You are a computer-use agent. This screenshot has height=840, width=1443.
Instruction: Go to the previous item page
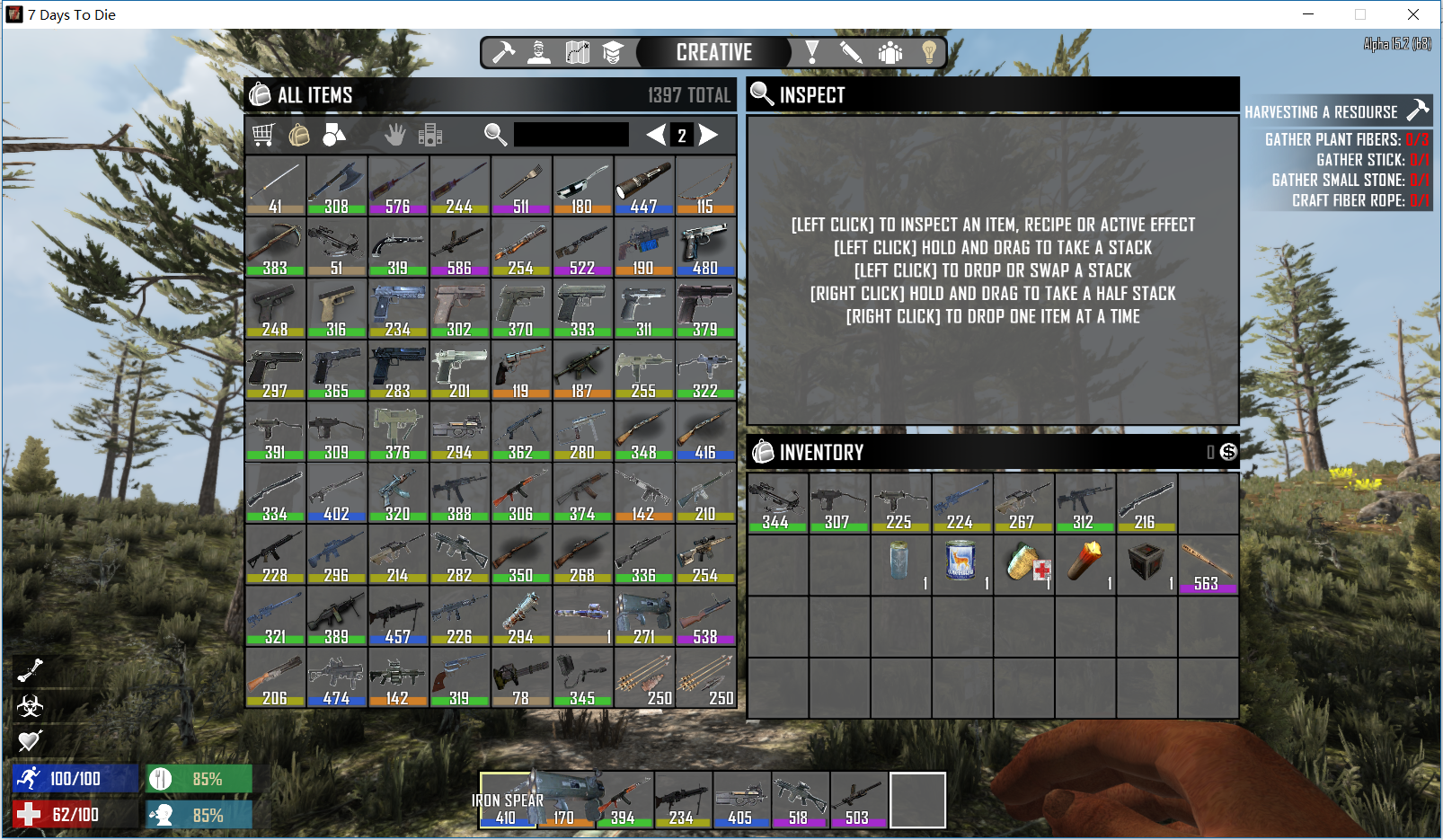[x=656, y=135]
